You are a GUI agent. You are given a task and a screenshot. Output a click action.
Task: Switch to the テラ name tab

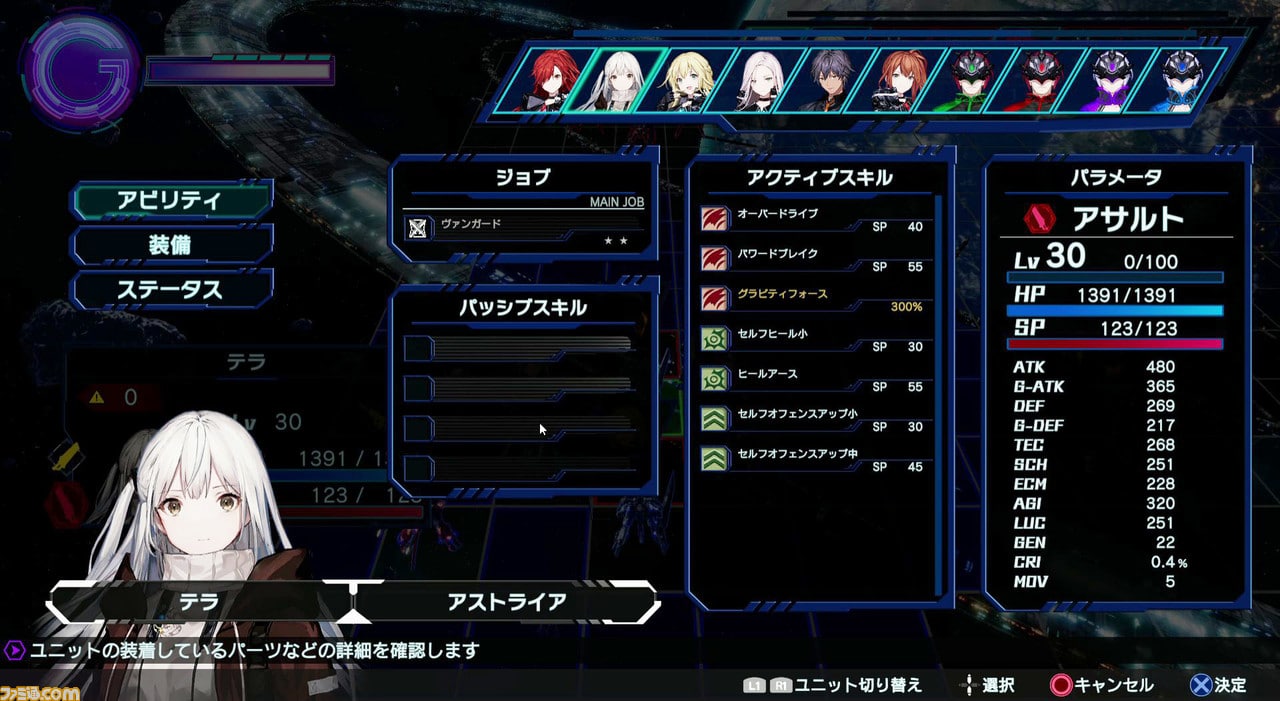click(198, 603)
